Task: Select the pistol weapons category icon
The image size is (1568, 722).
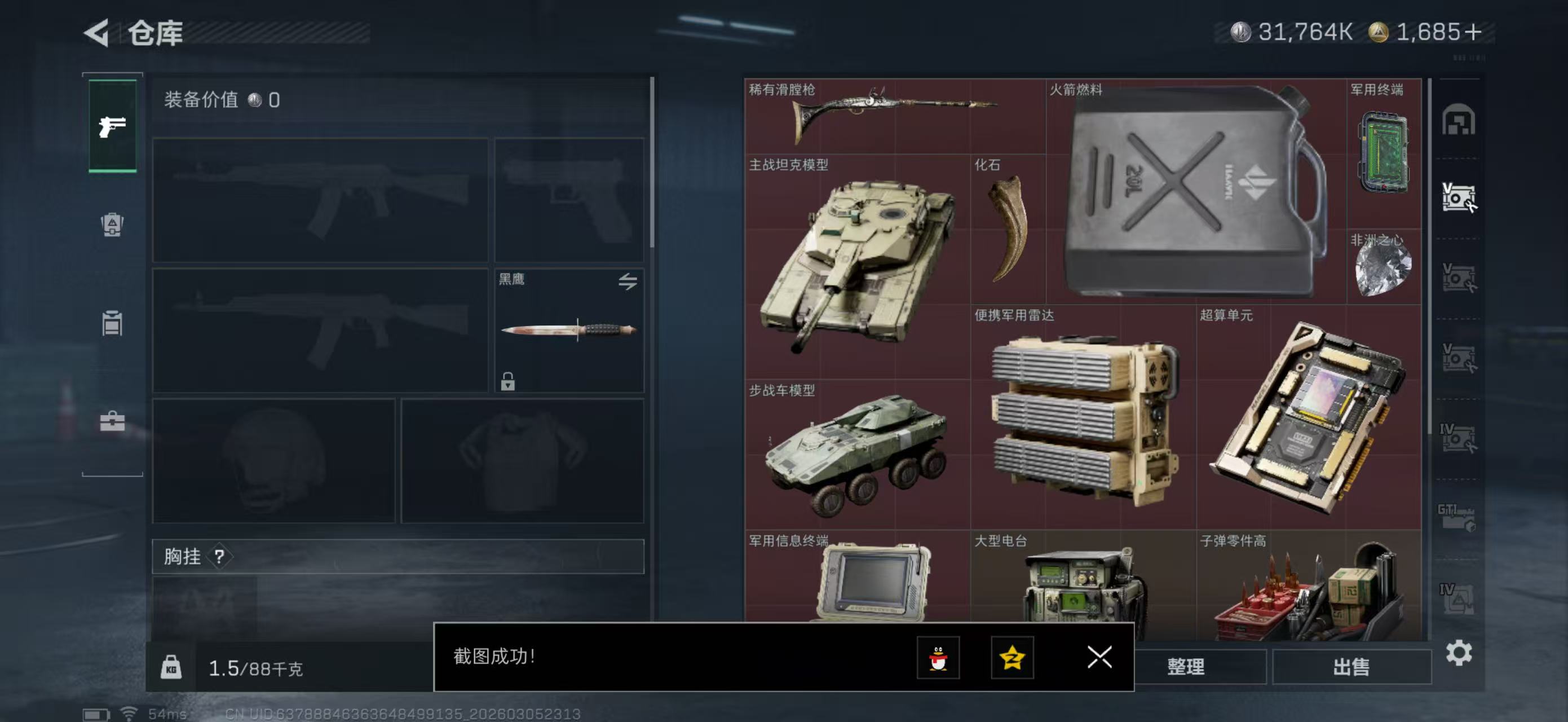Action: [x=113, y=126]
